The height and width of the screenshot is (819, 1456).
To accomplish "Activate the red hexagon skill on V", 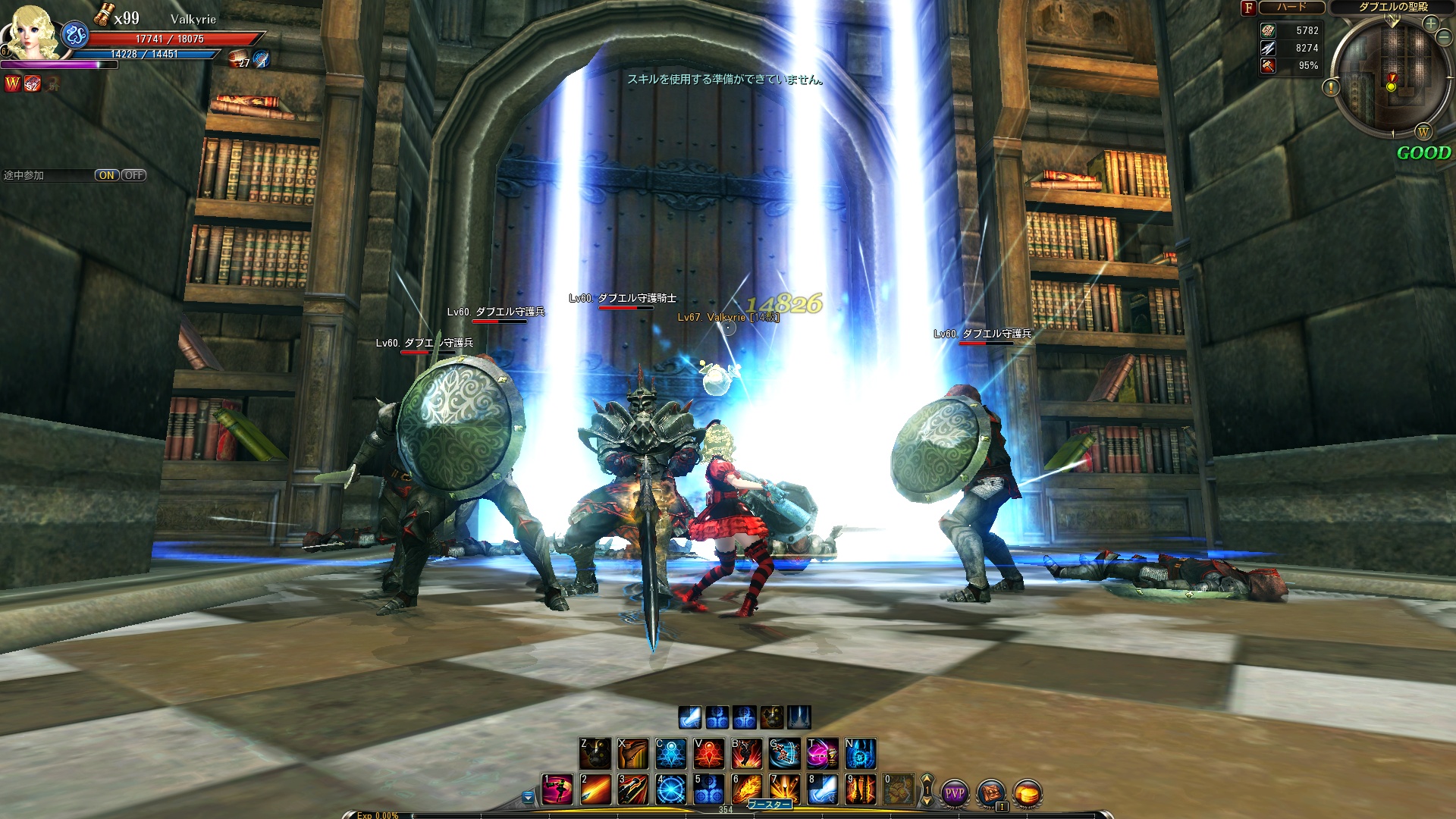I will [709, 753].
